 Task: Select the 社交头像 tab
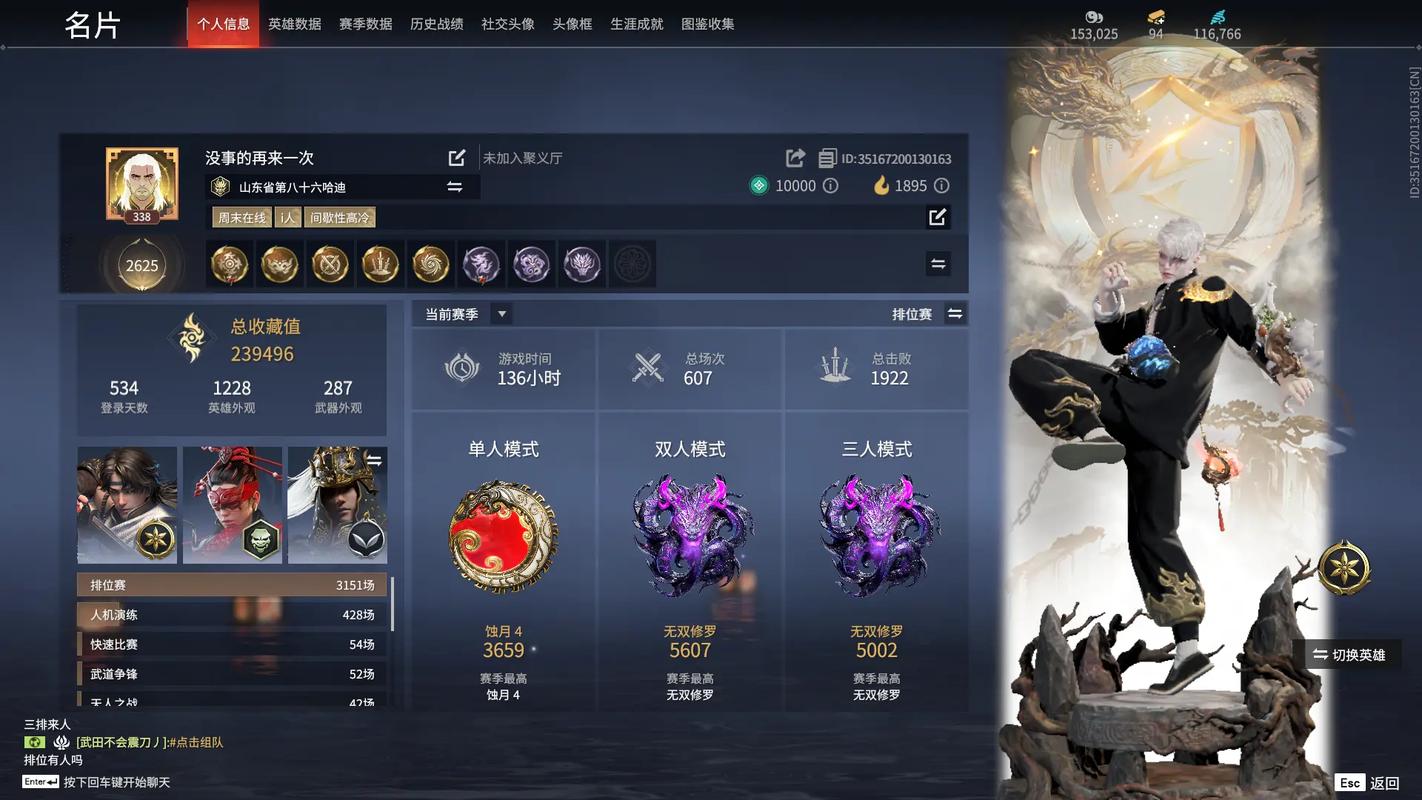click(x=508, y=24)
